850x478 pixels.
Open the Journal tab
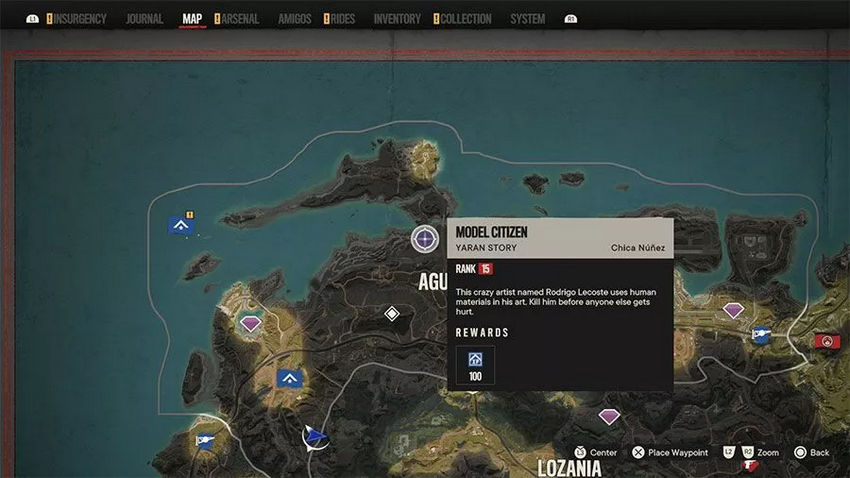coord(145,19)
